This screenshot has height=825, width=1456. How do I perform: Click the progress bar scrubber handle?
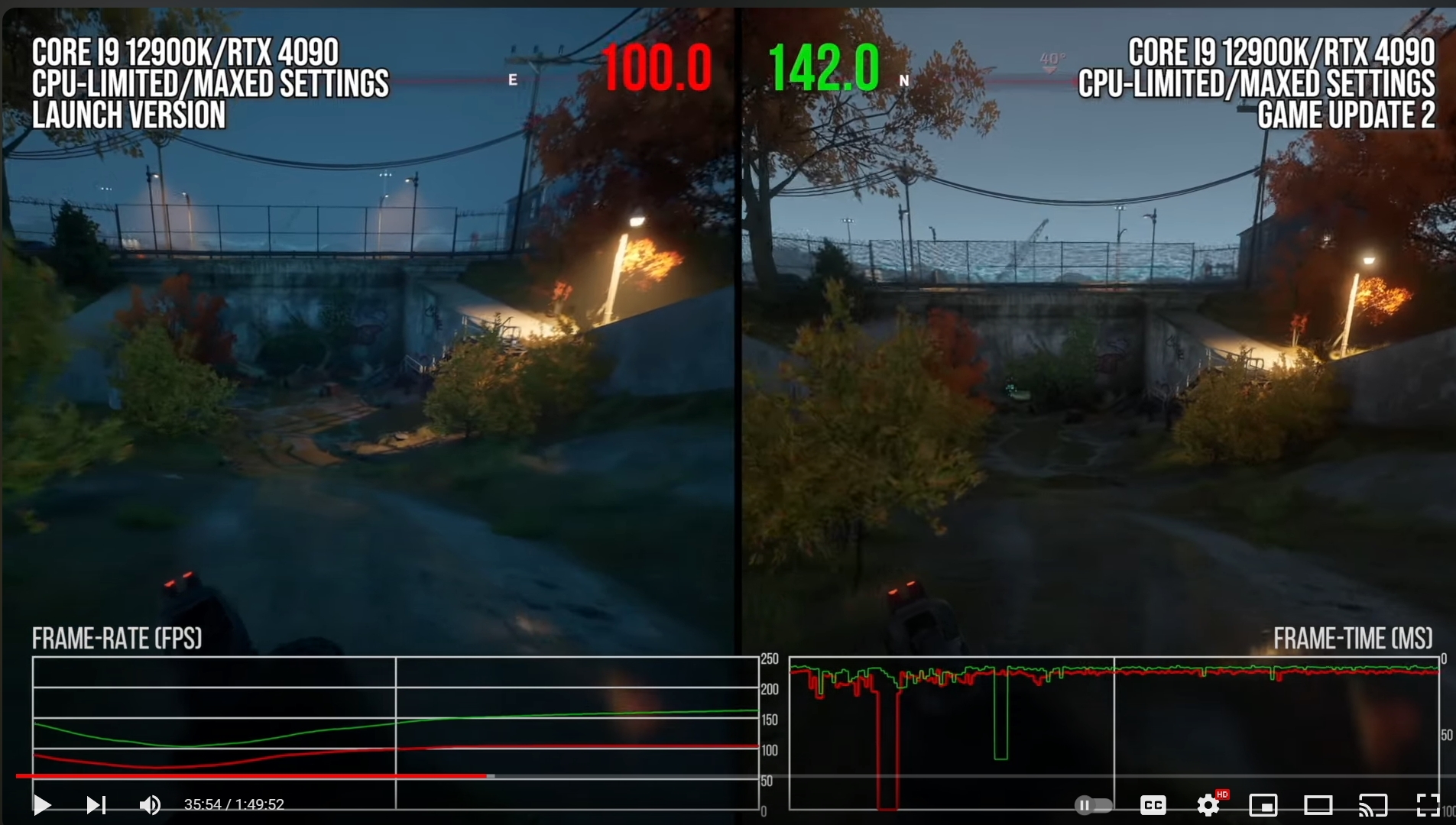click(x=488, y=775)
